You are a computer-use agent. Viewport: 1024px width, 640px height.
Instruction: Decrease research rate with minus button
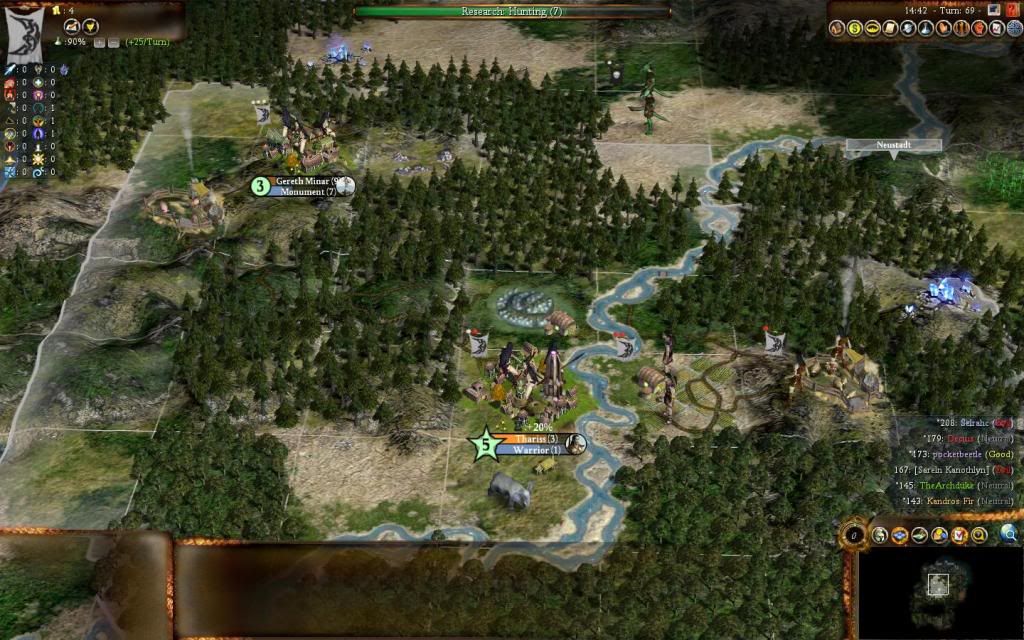113,44
